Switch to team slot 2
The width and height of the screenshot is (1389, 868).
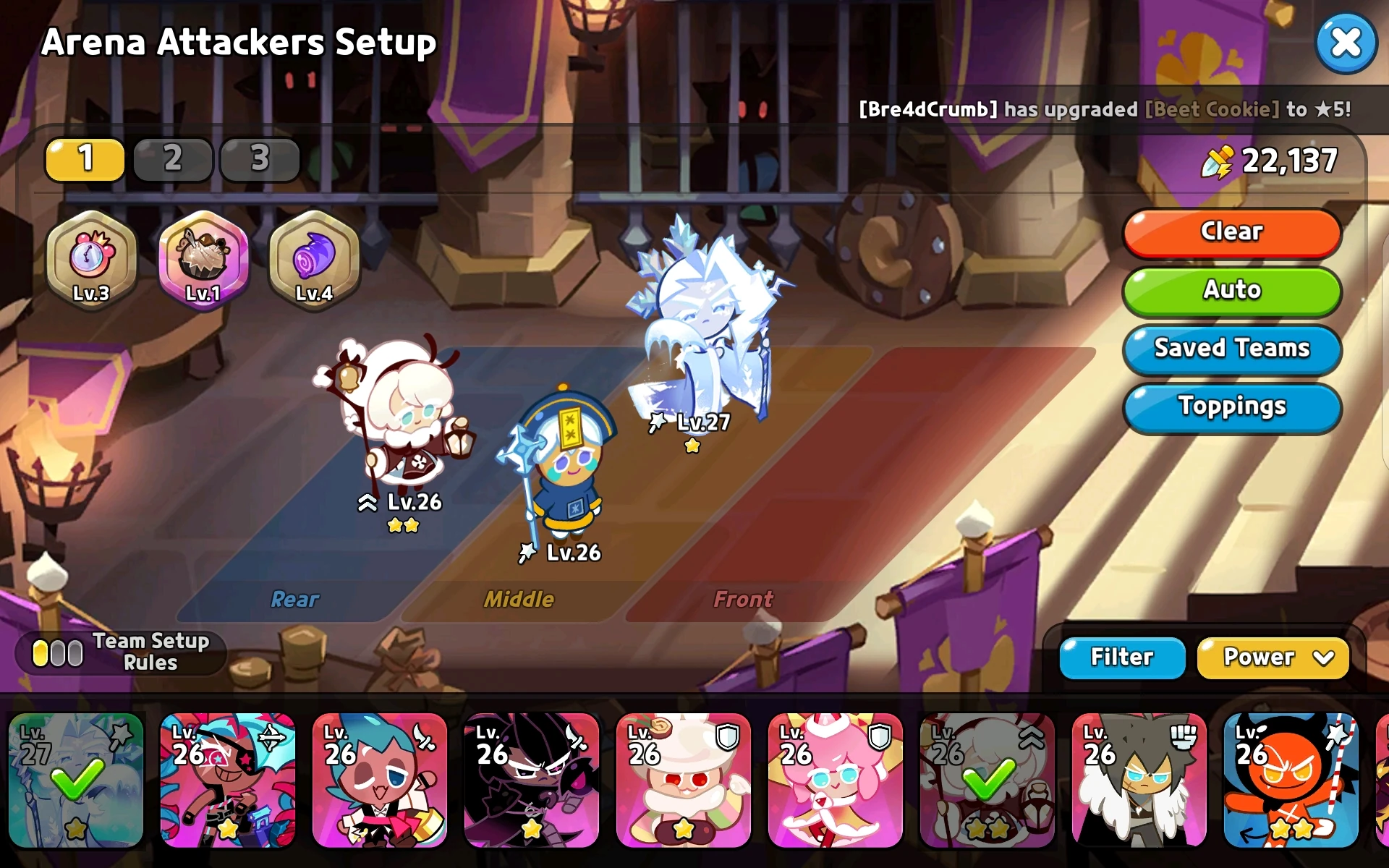(x=172, y=160)
